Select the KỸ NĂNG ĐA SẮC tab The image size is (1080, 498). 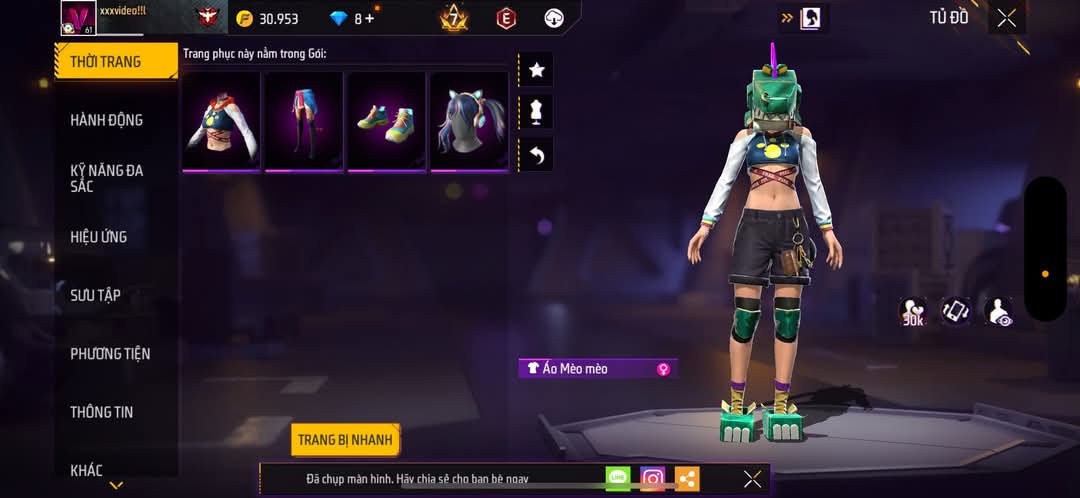point(107,178)
